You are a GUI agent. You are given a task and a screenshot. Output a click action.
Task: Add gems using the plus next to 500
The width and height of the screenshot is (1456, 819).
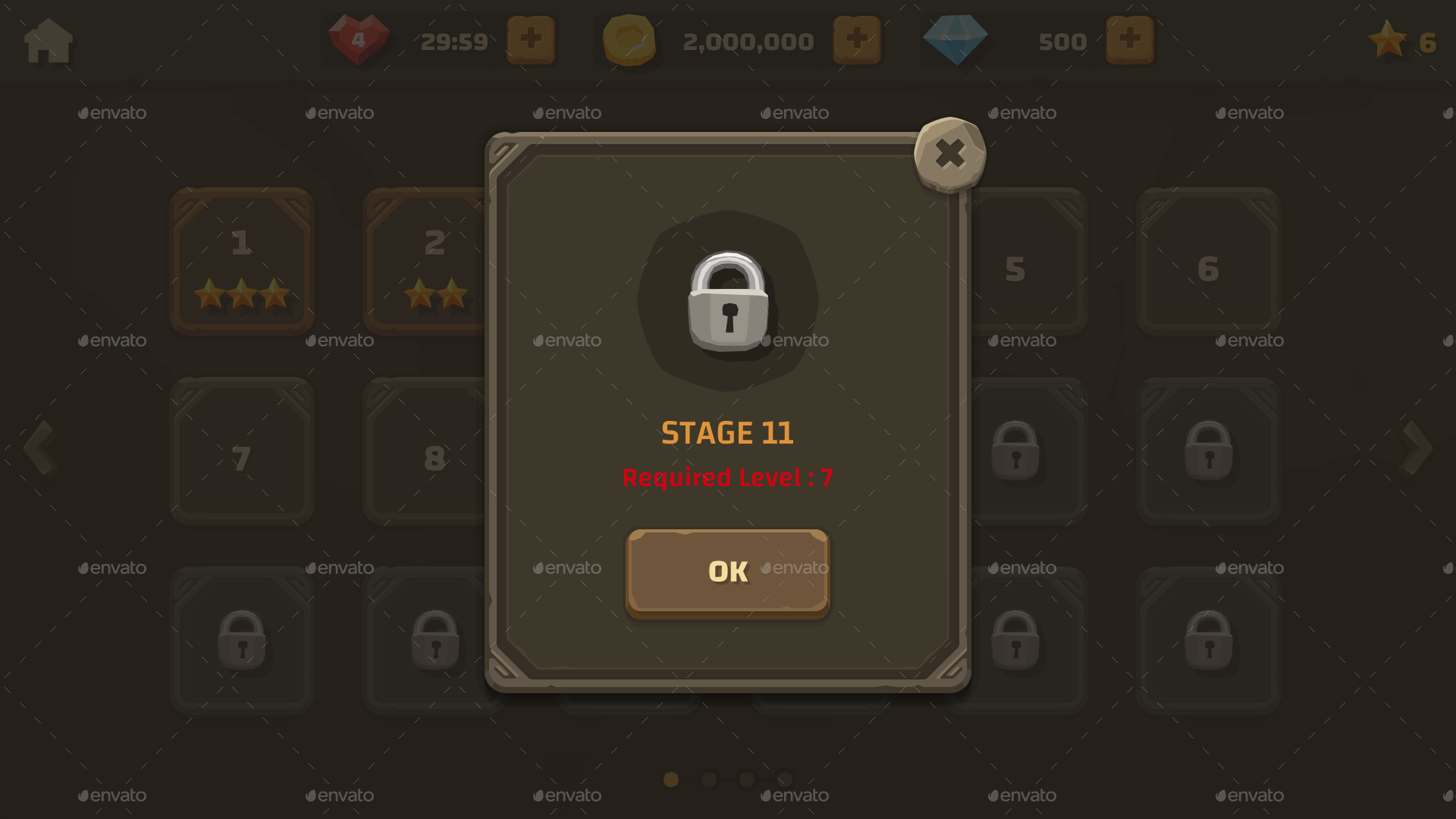tap(1129, 38)
